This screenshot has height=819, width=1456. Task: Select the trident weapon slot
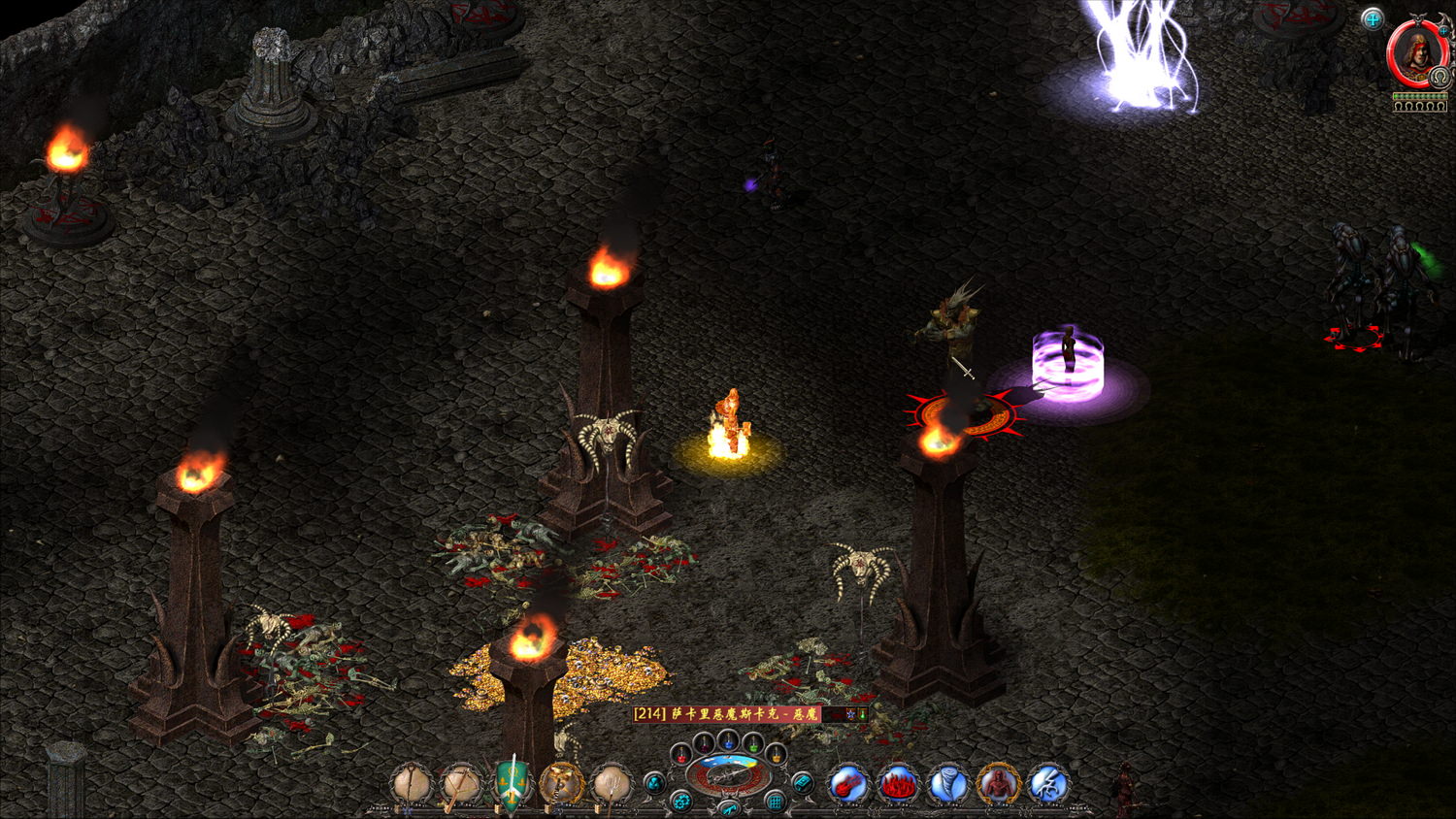[612, 784]
